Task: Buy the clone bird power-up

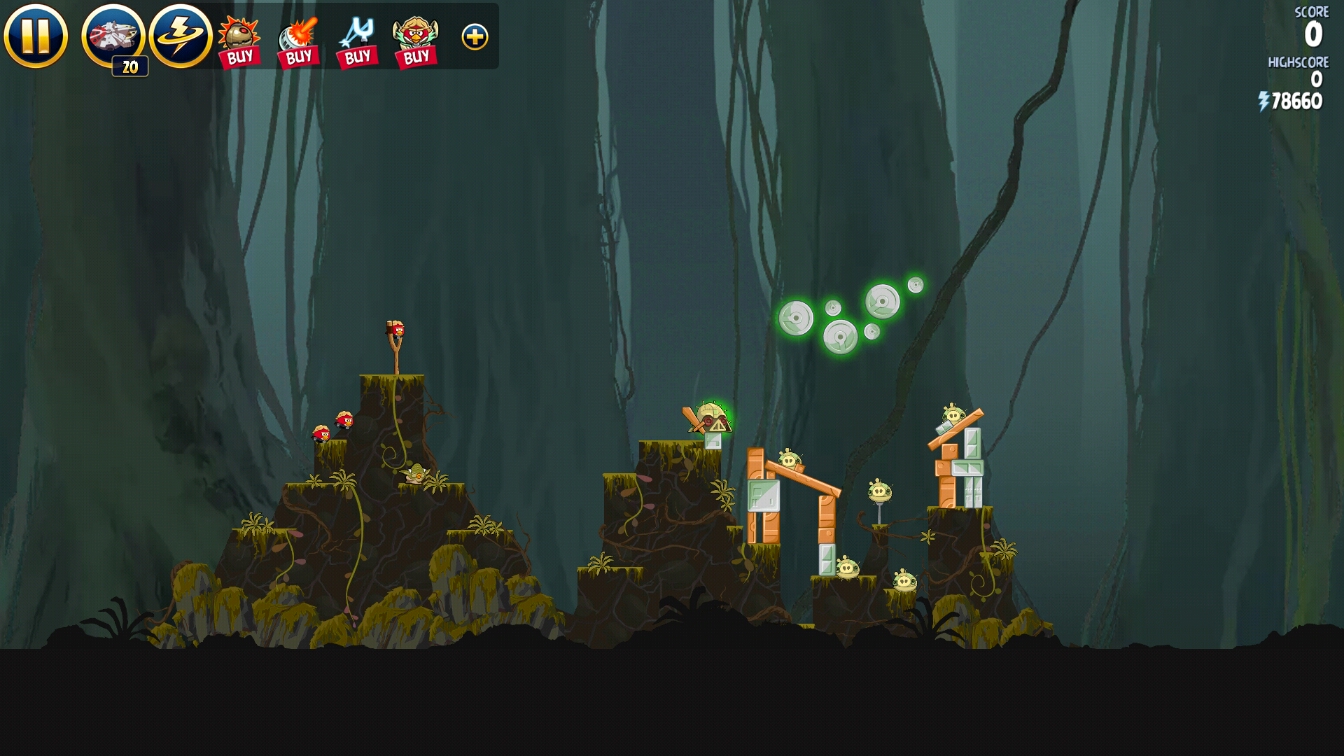Action: click(x=416, y=40)
